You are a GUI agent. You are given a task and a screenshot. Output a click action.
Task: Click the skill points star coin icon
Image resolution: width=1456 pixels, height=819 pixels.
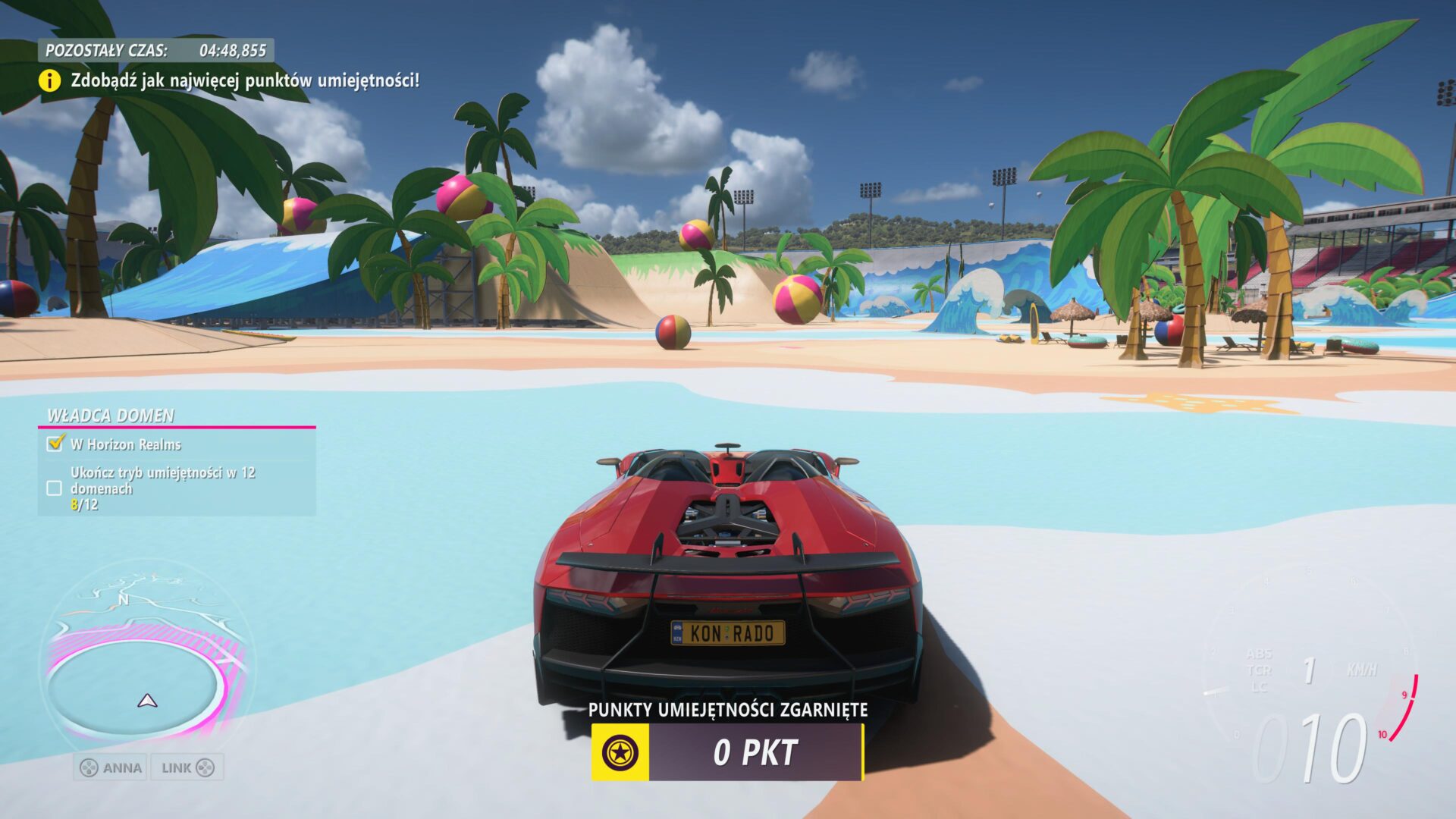pos(620,752)
